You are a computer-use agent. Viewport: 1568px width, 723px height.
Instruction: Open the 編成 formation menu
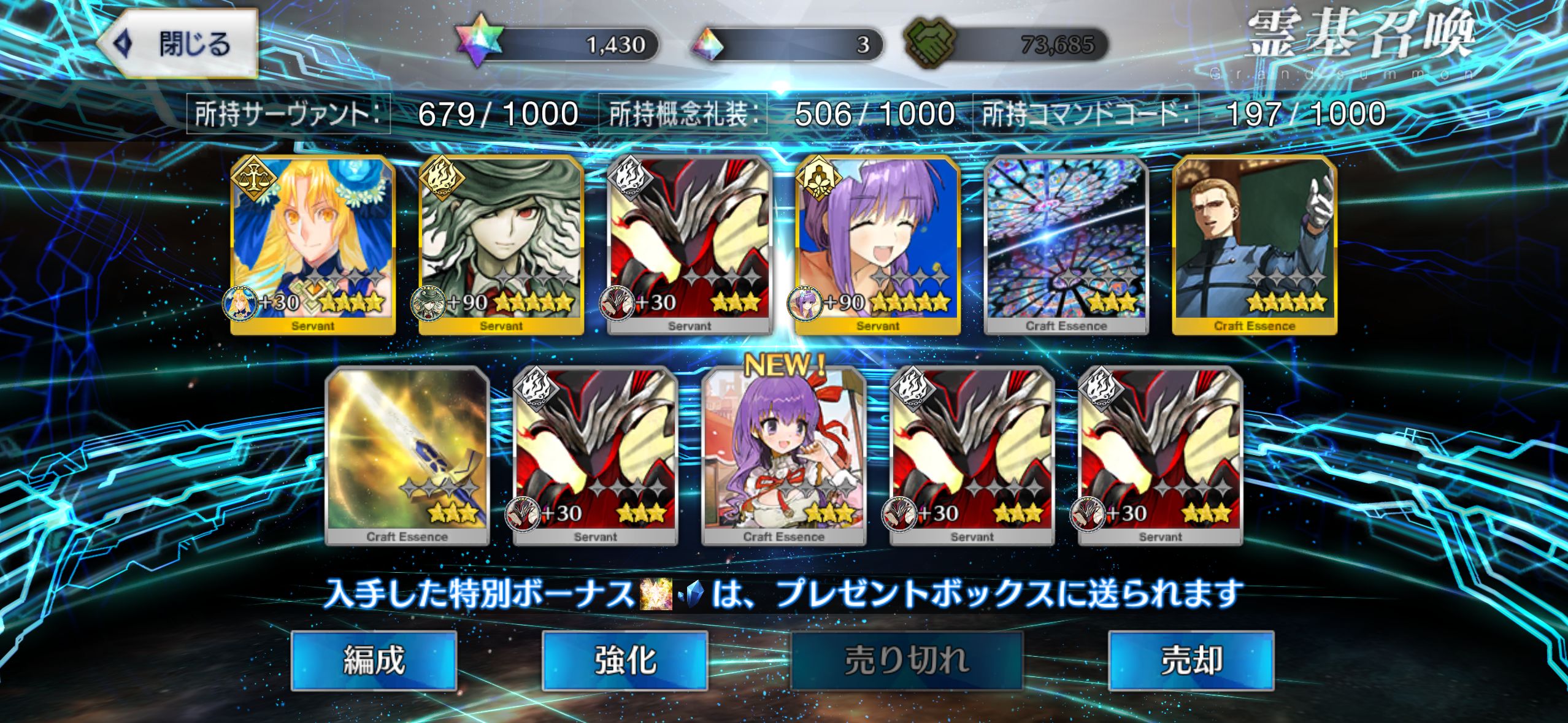[x=374, y=660]
